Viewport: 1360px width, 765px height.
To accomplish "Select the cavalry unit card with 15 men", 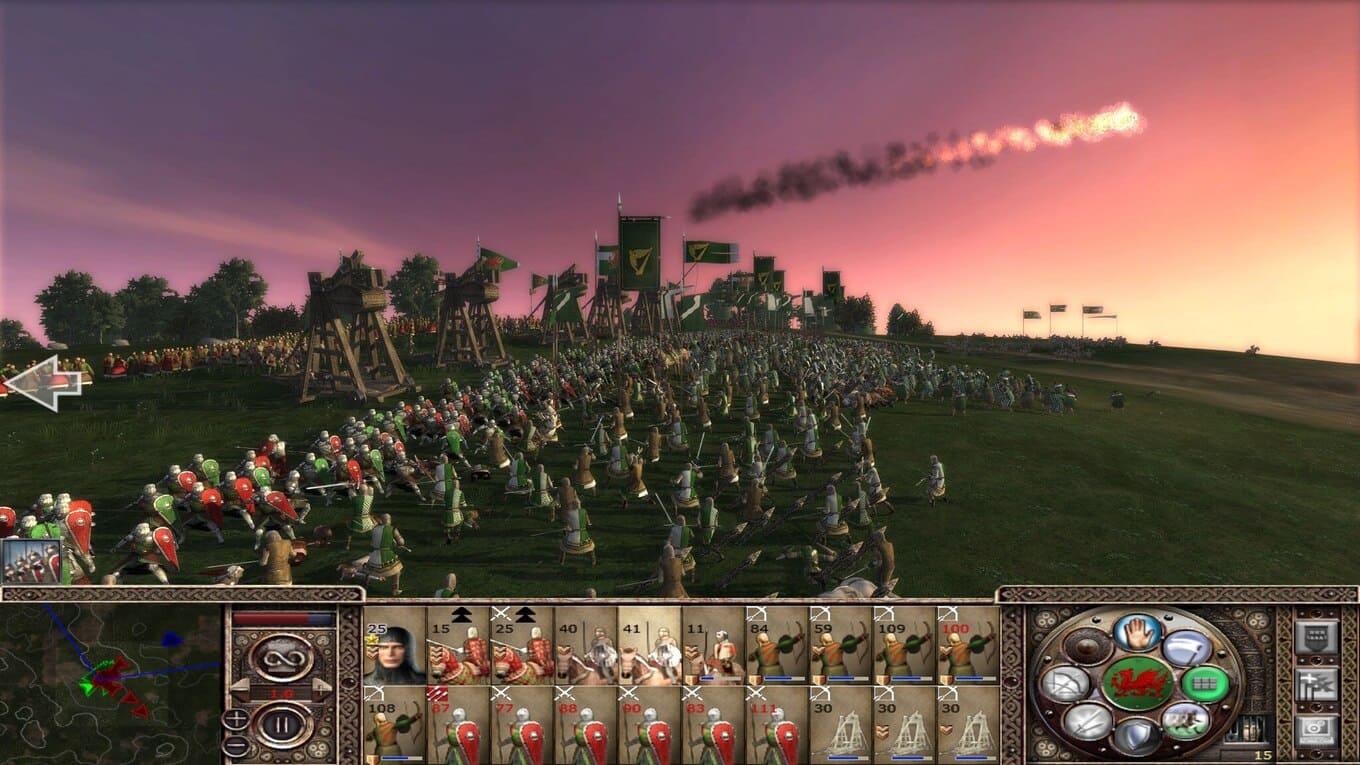I will [x=458, y=645].
